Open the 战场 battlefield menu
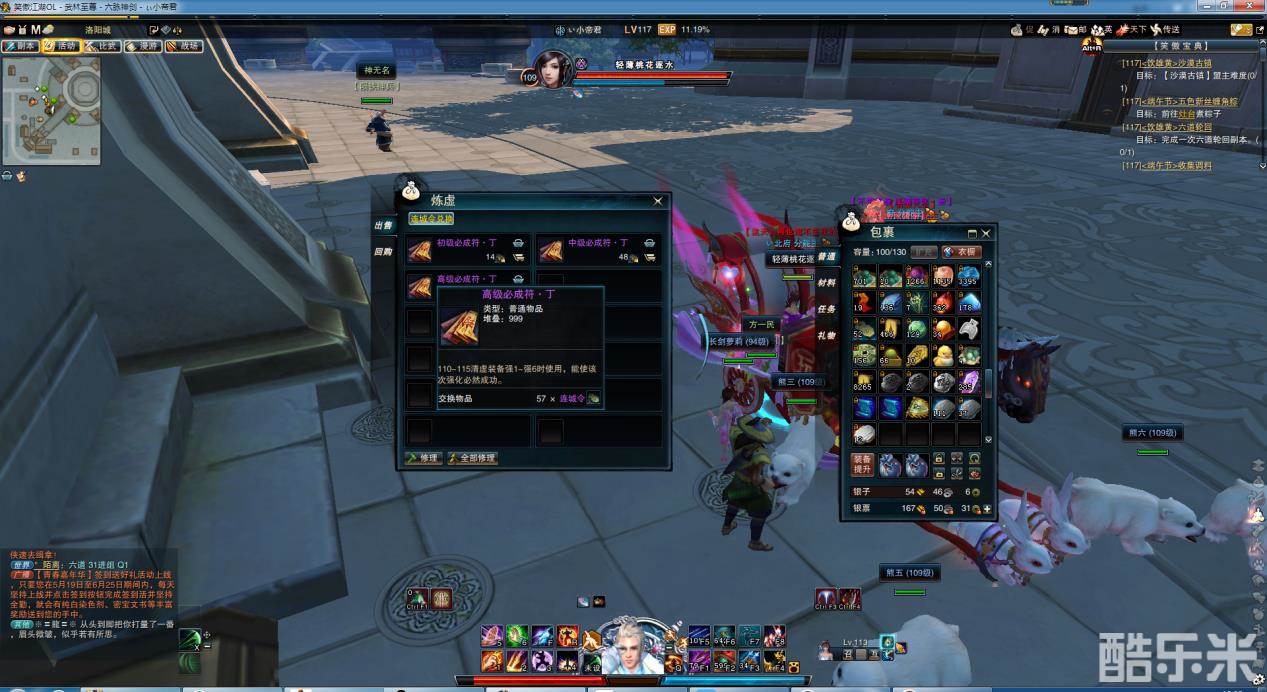This screenshot has height=692, width=1267. 184,46
